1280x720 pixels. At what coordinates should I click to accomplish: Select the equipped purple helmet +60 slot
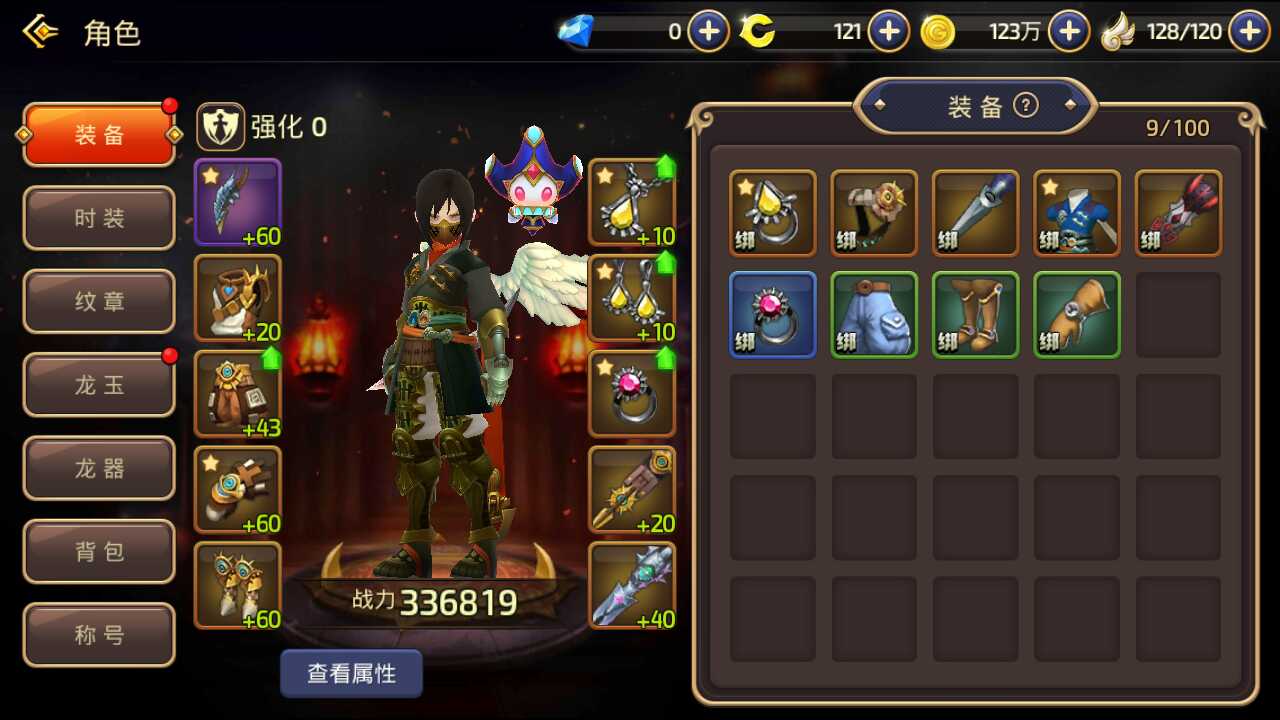pos(237,202)
